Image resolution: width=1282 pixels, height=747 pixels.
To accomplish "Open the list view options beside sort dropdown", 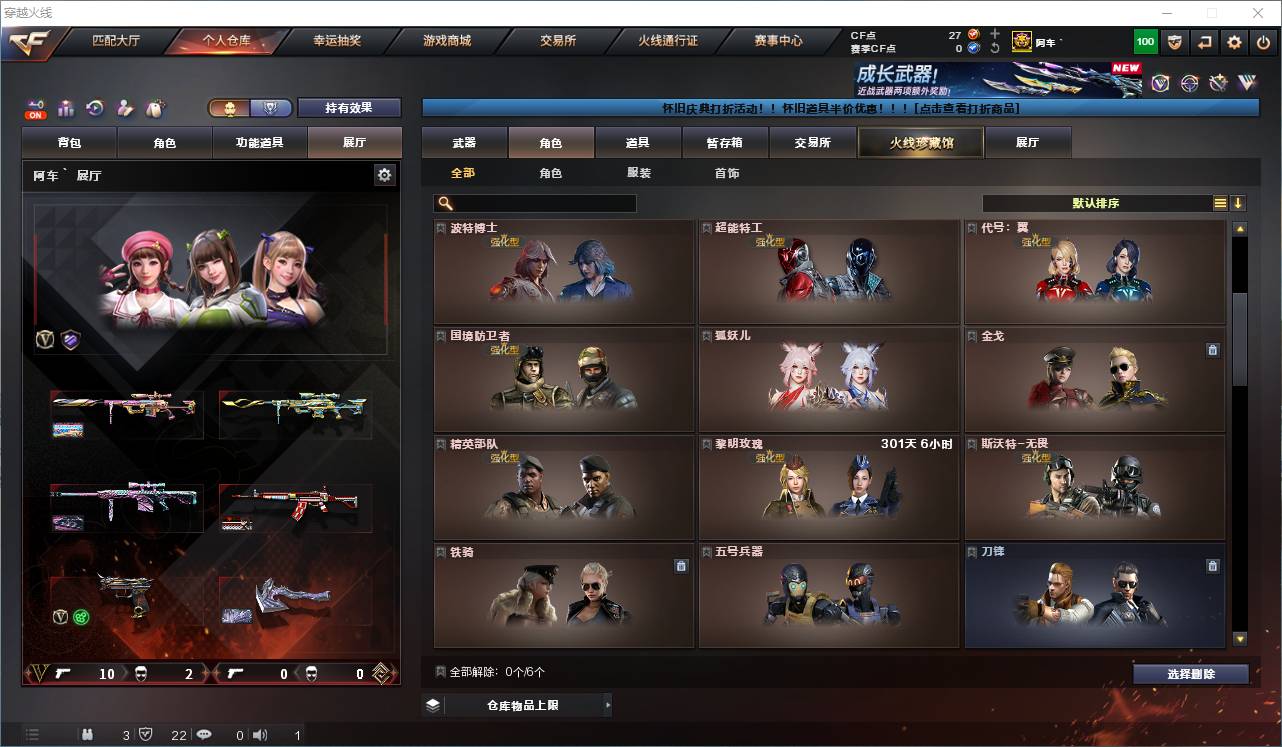I will (x=1222, y=202).
